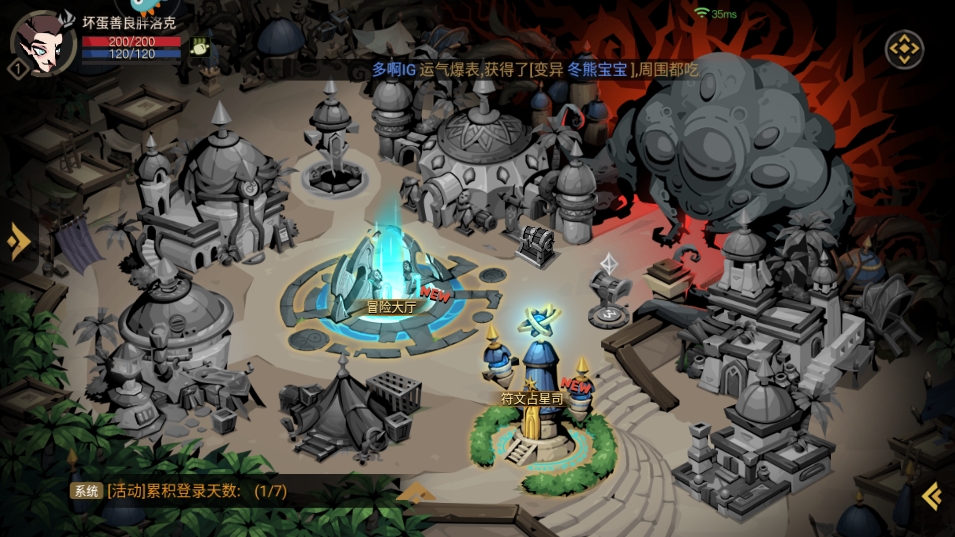Tap the scrolling 冬熊宝宝 announcement banner
Viewport: 955px width, 537px height.
point(535,69)
